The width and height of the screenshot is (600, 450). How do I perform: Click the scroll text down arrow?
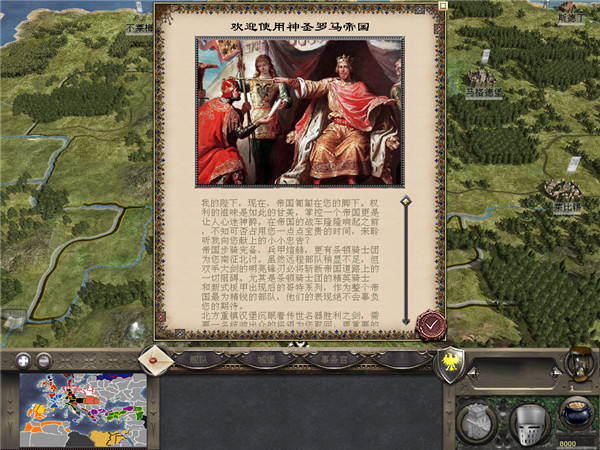tap(407, 321)
